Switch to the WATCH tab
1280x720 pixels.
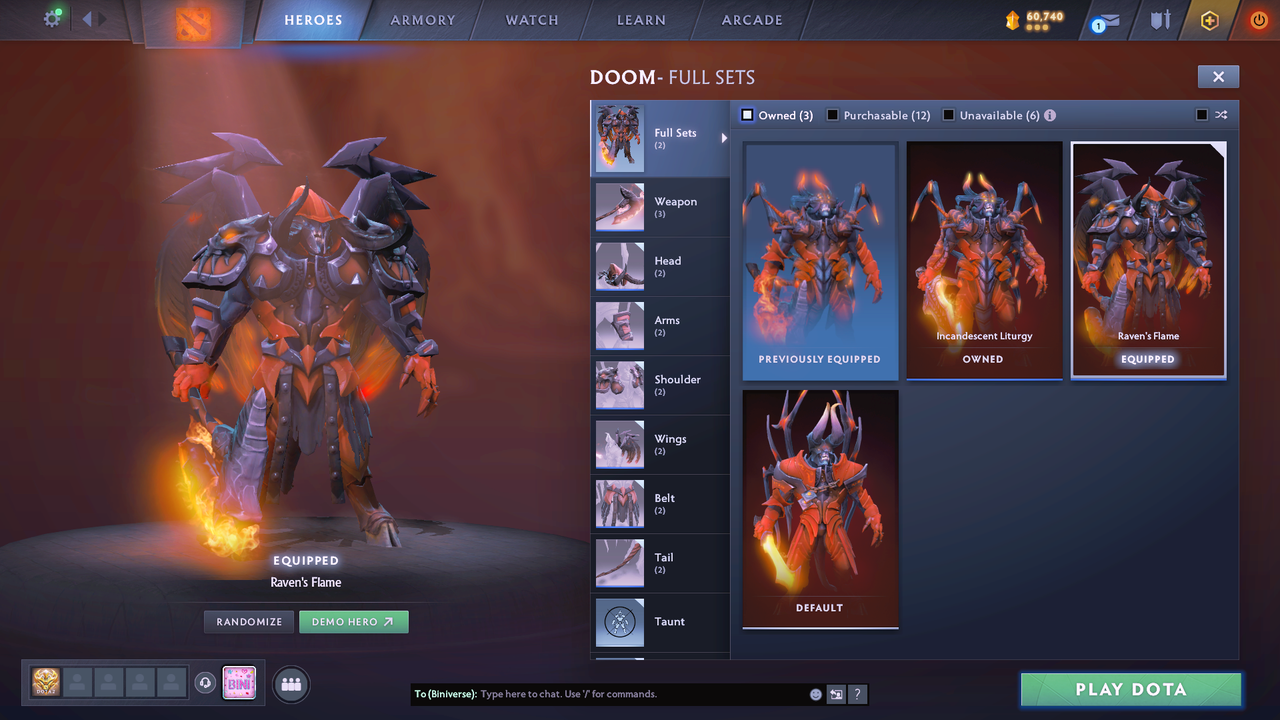531,19
